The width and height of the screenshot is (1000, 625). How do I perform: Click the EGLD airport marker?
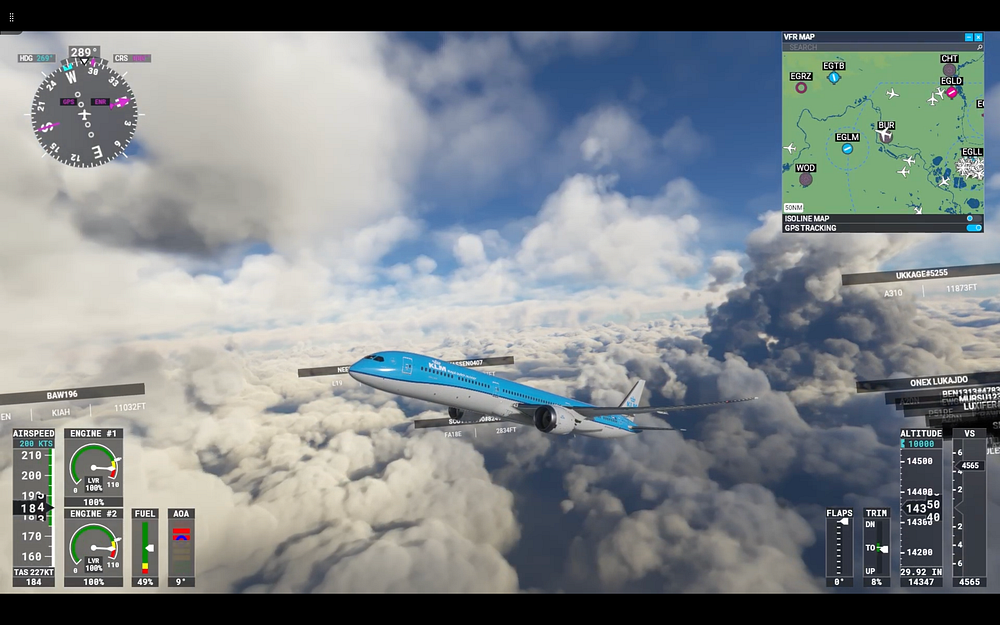(x=951, y=92)
